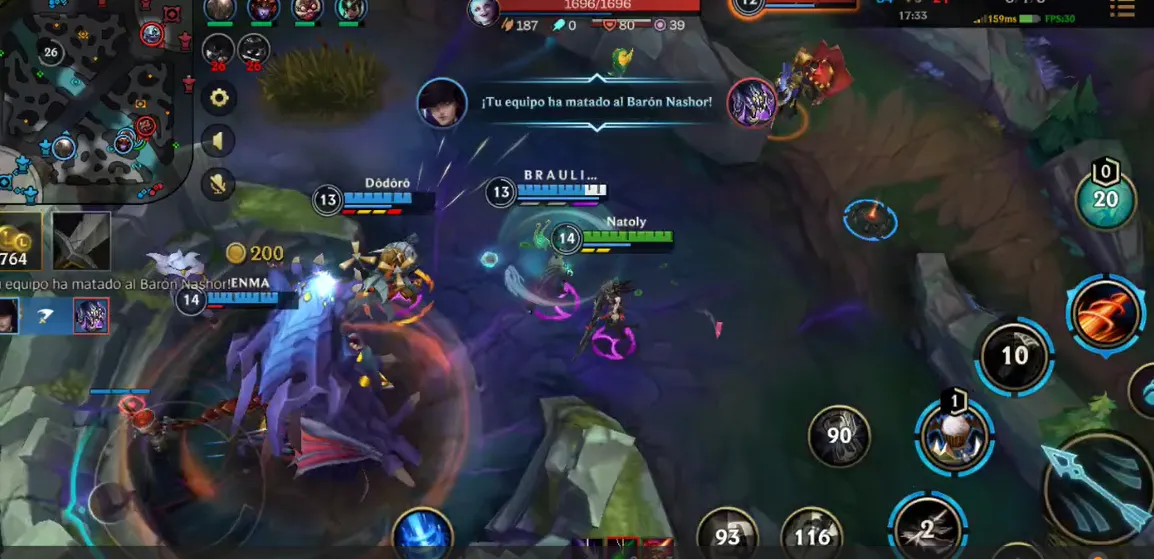Open the shop via the 764 gold button

(18, 241)
